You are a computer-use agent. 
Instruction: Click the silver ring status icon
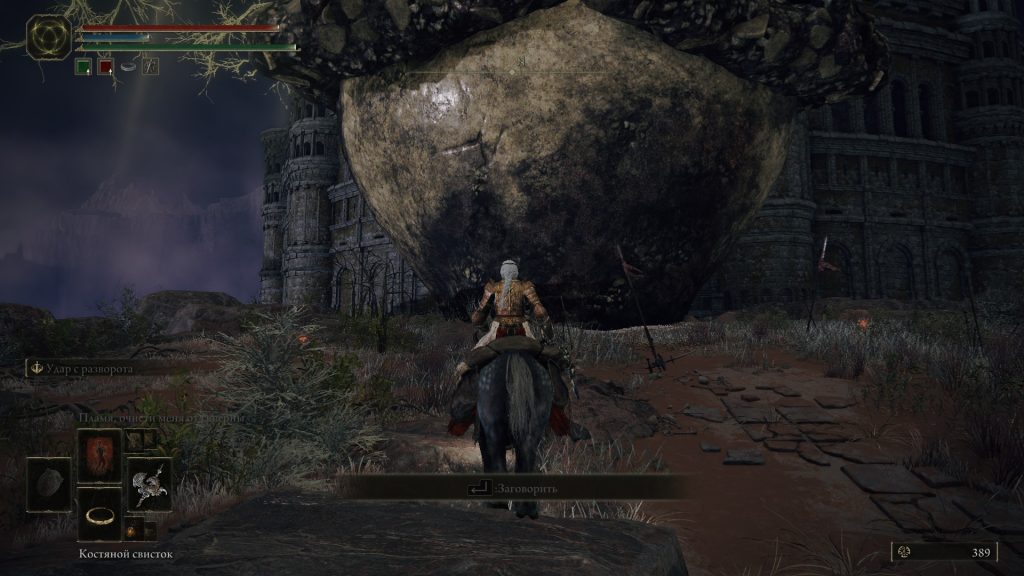tap(129, 67)
